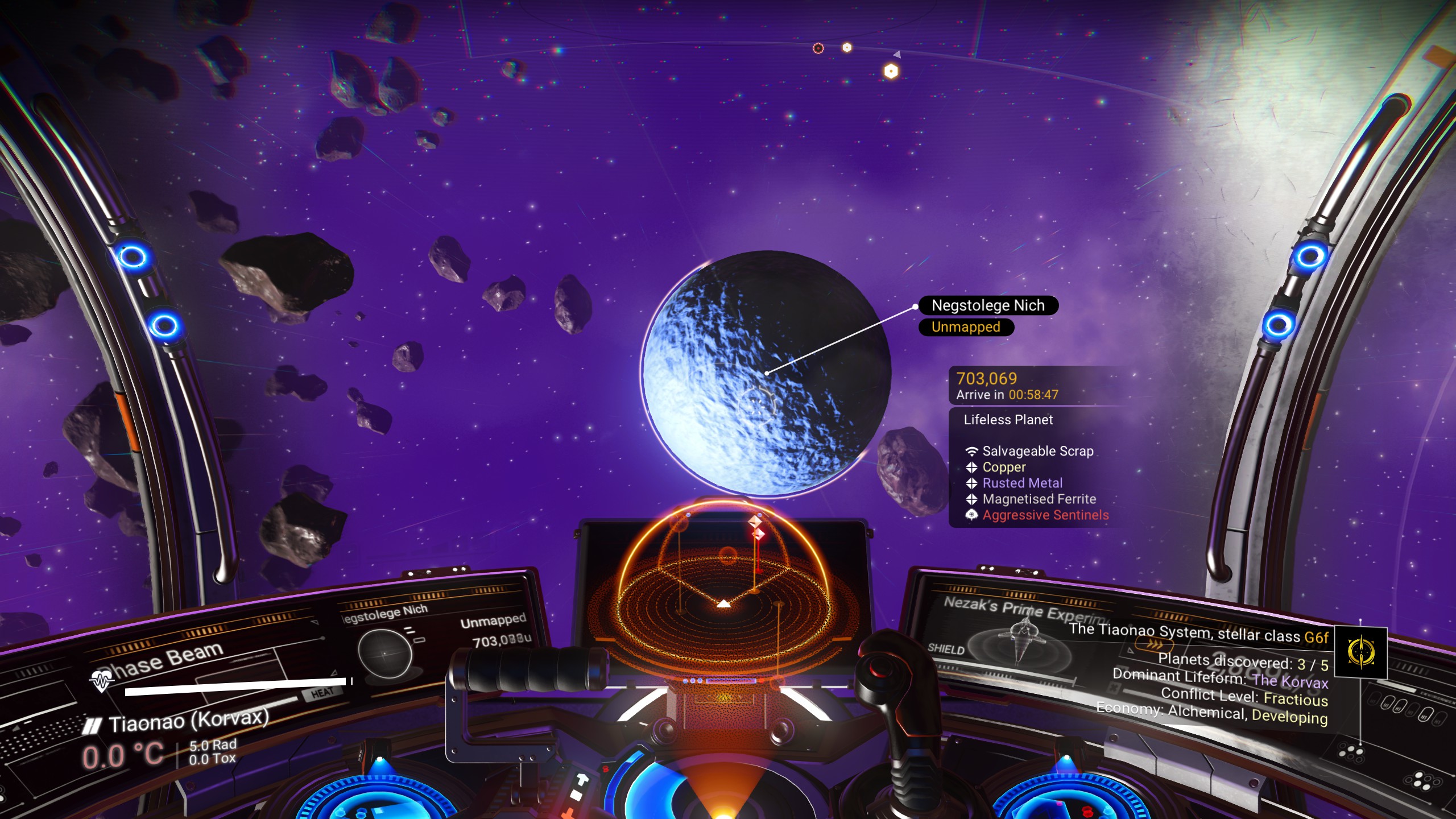Choose the Copper resource entry

[x=1004, y=467]
